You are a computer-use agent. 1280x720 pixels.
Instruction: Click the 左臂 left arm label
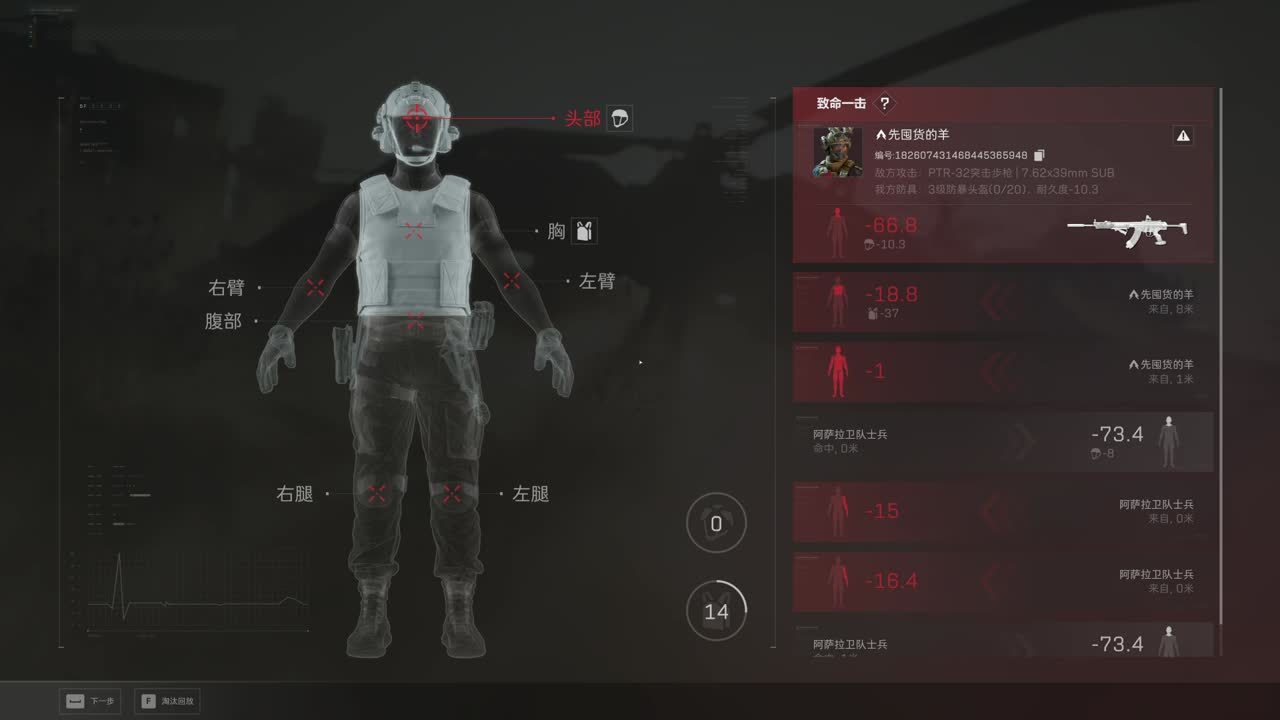(x=597, y=282)
